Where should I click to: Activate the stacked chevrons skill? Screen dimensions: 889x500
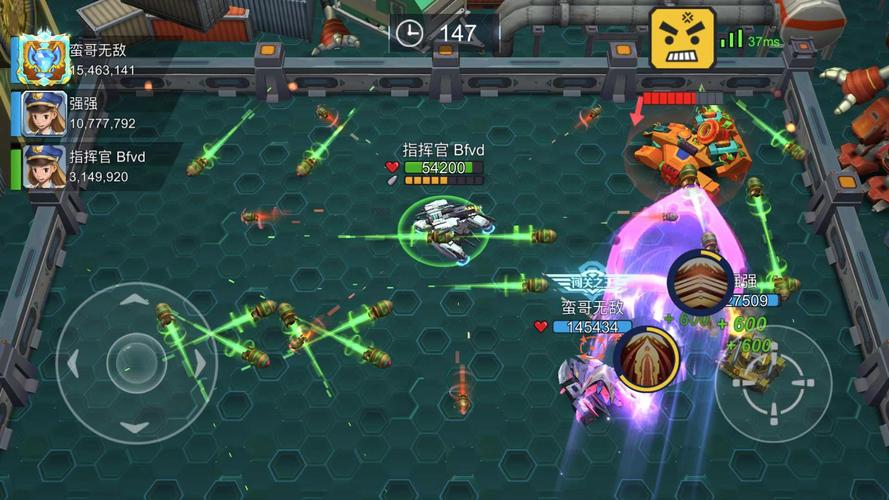701,284
